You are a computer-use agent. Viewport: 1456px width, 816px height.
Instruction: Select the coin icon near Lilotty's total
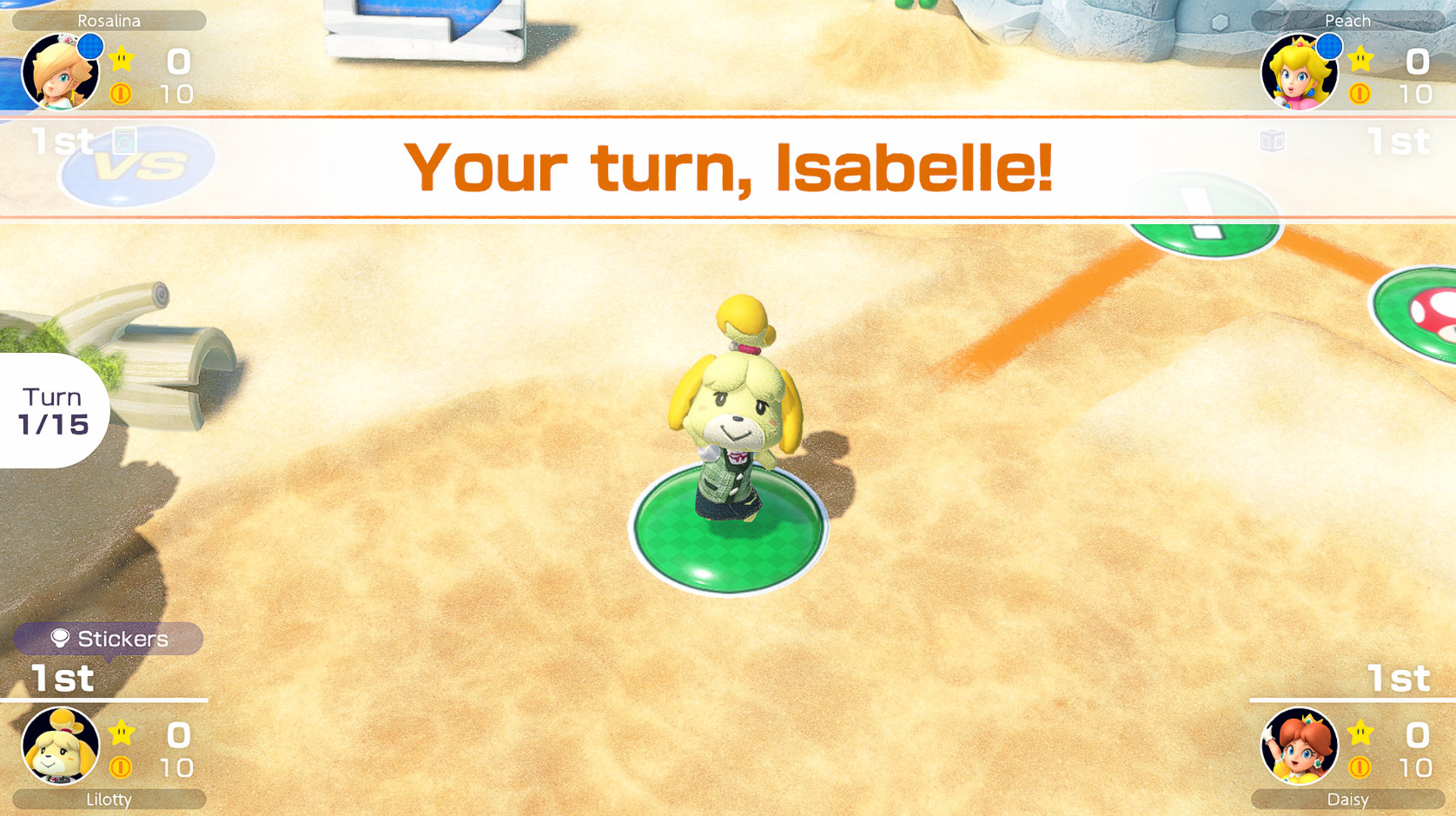pos(122,766)
